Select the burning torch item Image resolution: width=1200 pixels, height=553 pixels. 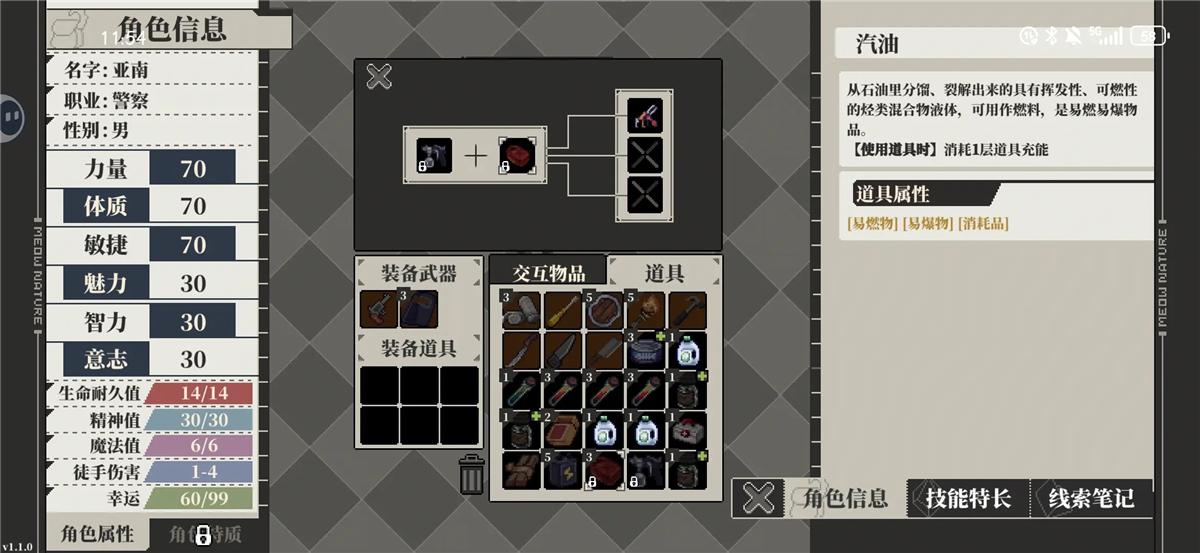click(645, 310)
